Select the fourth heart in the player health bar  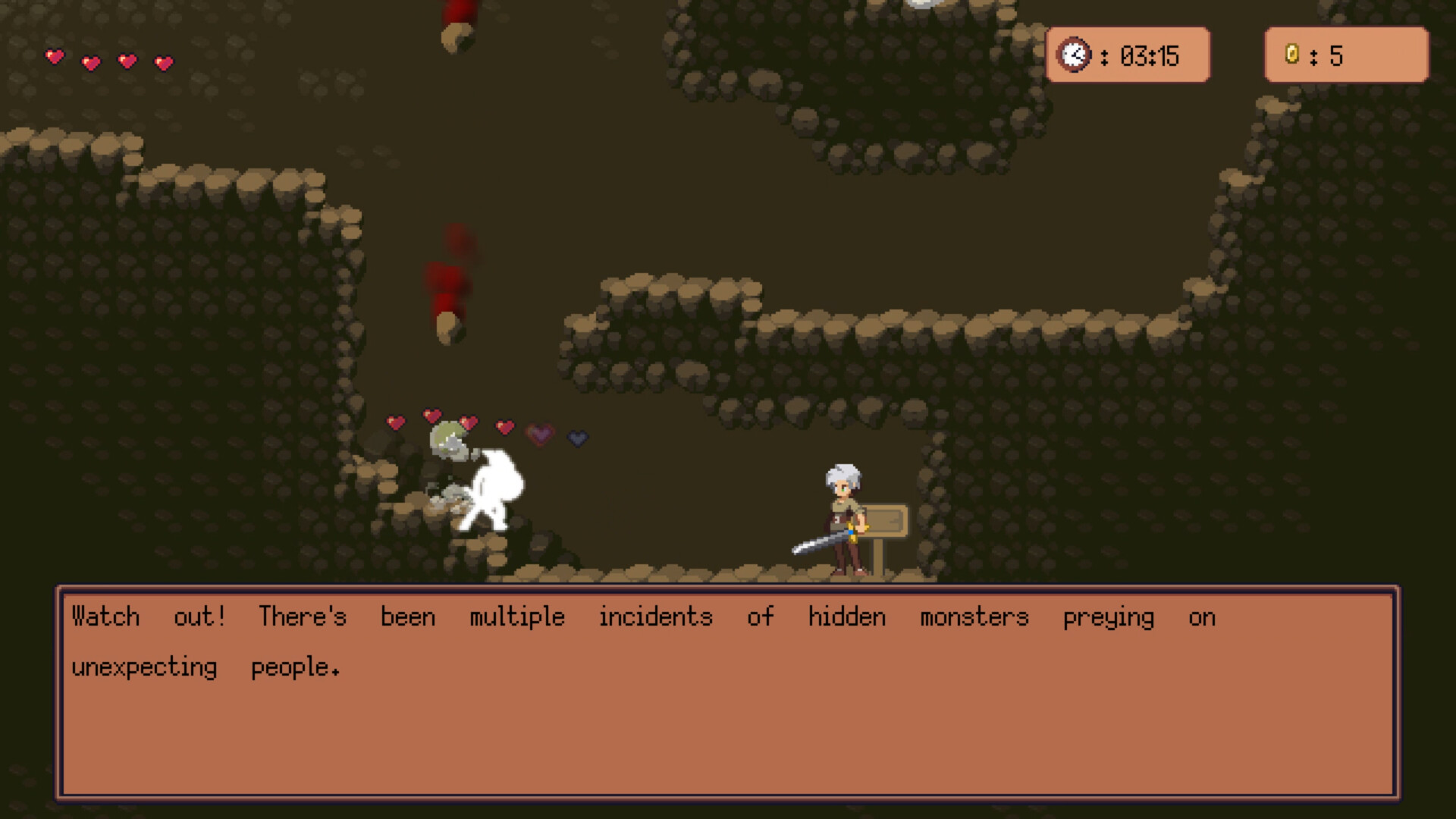tap(162, 63)
